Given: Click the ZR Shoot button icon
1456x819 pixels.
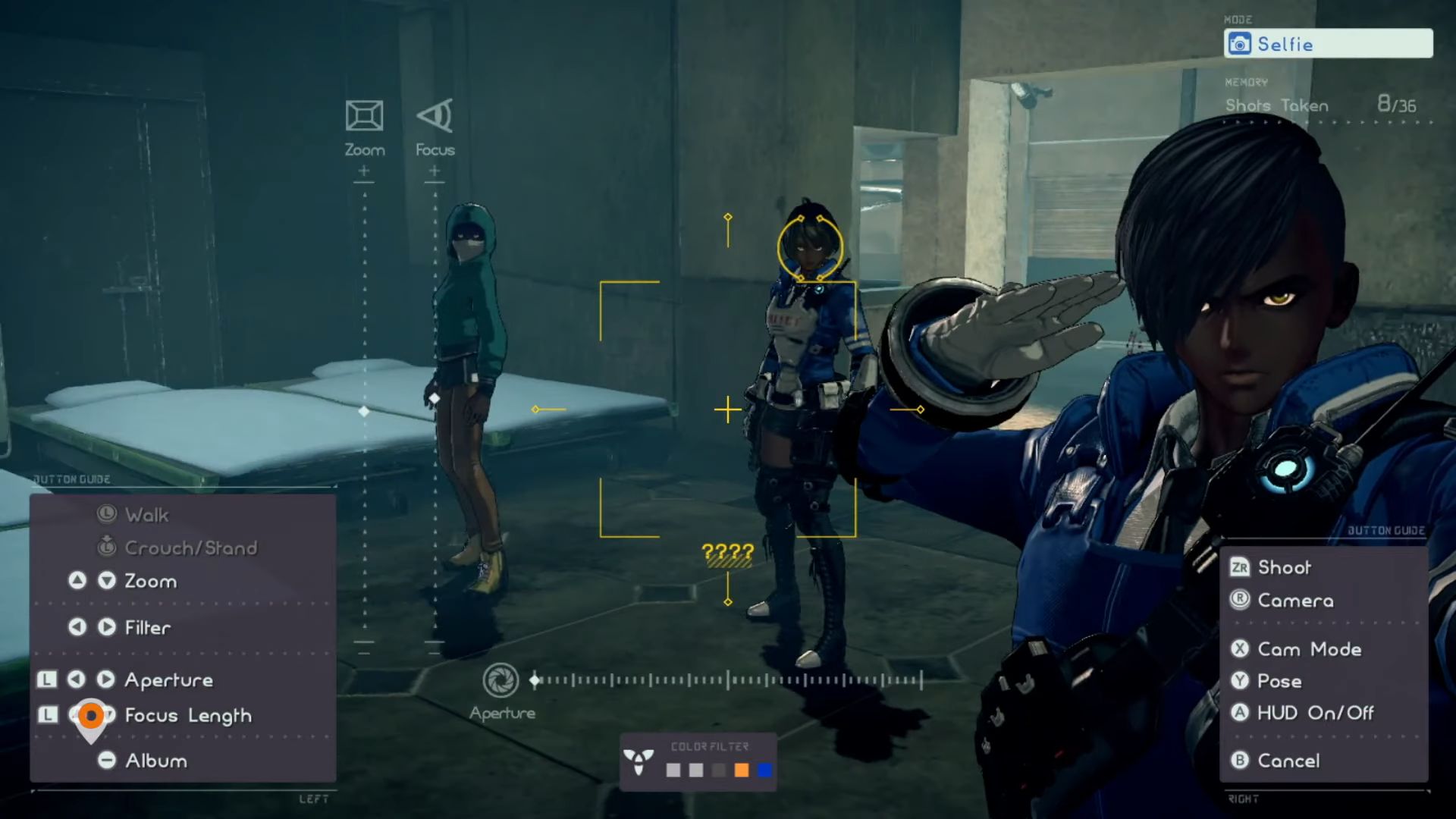Looking at the screenshot, I should tap(1238, 566).
